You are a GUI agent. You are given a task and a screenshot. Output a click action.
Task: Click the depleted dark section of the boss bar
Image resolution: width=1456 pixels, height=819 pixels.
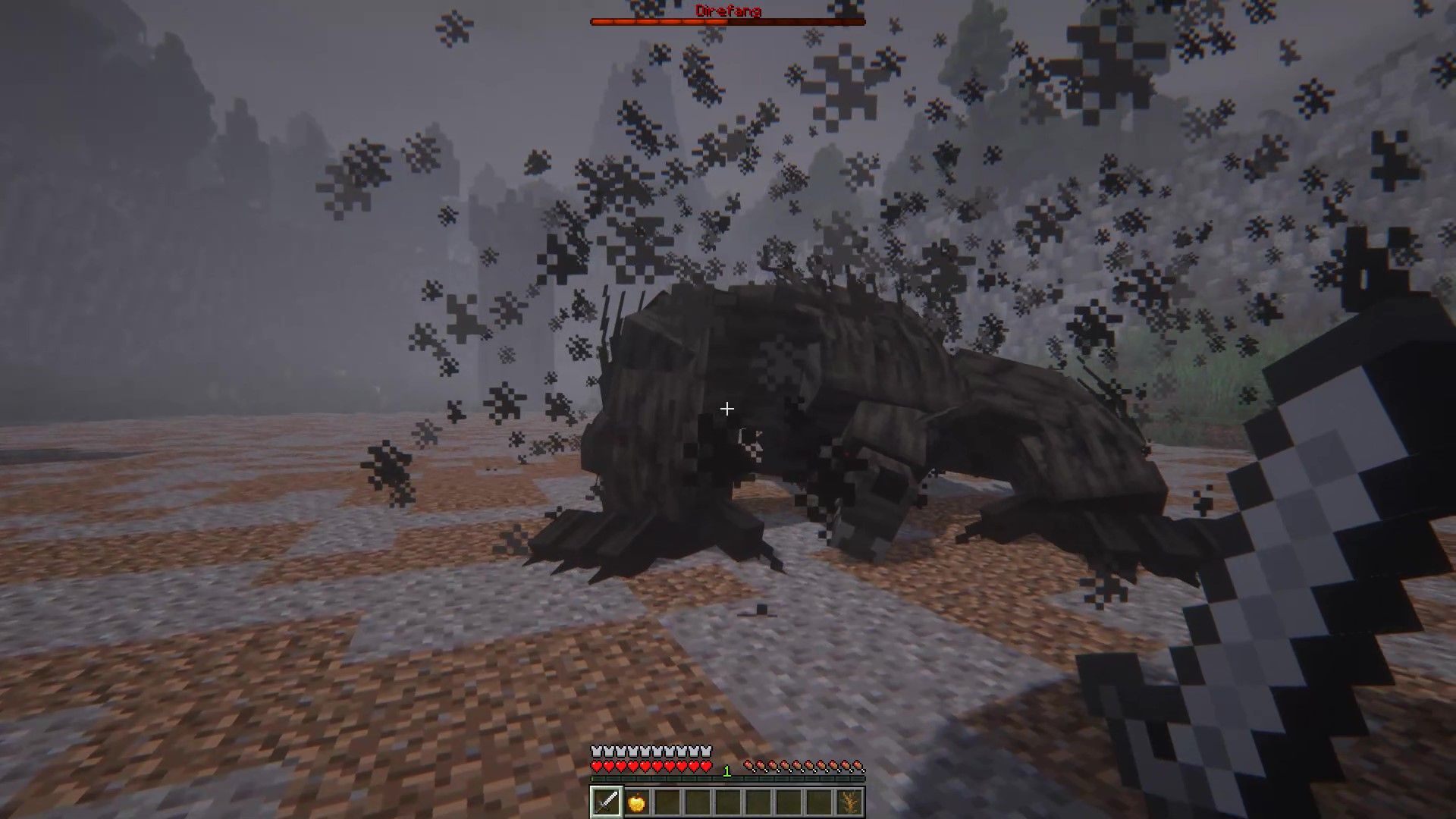[x=796, y=22]
